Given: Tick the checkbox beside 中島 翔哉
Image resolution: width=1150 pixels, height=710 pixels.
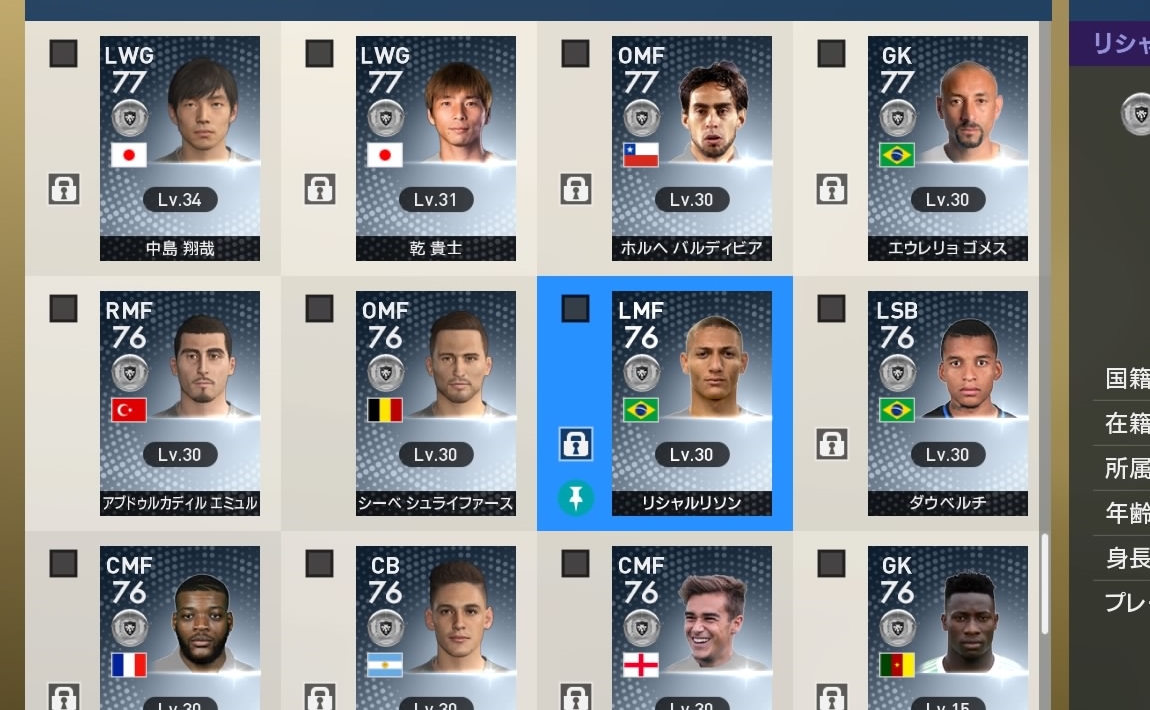Looking at the screenshot, I should 63,54.
